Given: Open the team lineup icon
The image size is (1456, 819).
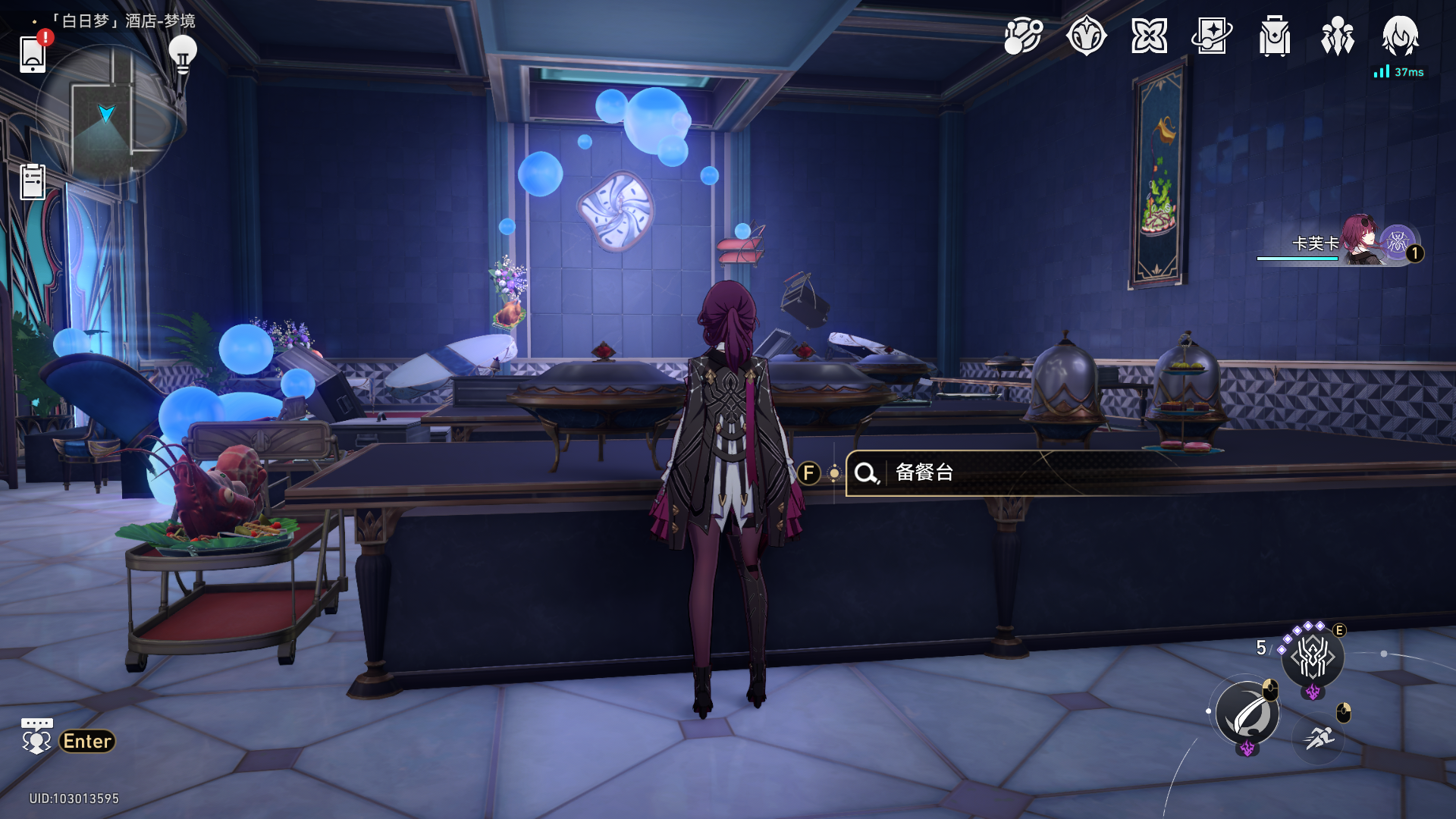Looking at the screenshot, I should tap(1338, 36).
